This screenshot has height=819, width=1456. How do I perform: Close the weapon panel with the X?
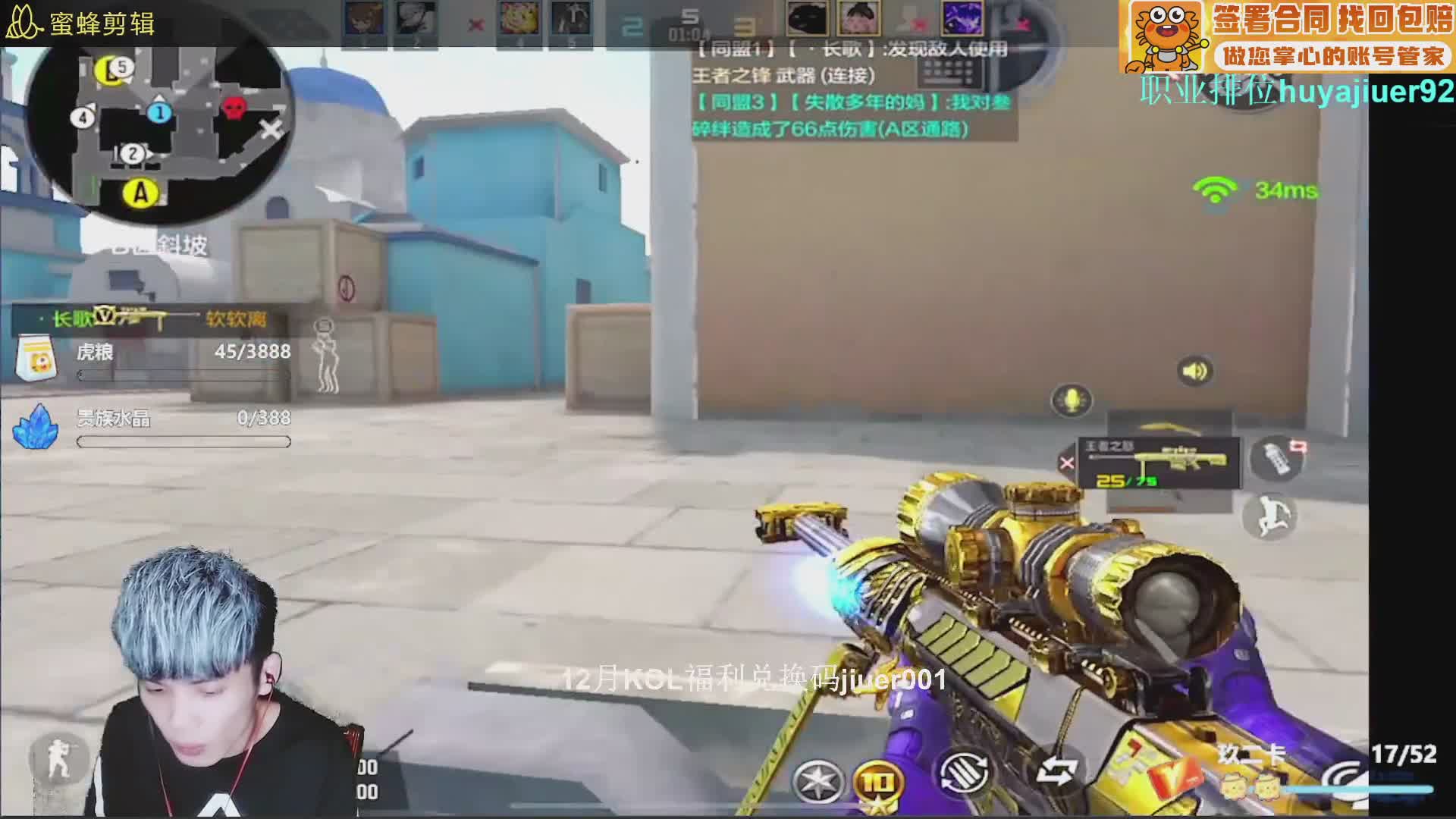click(x=1067, y=463)
